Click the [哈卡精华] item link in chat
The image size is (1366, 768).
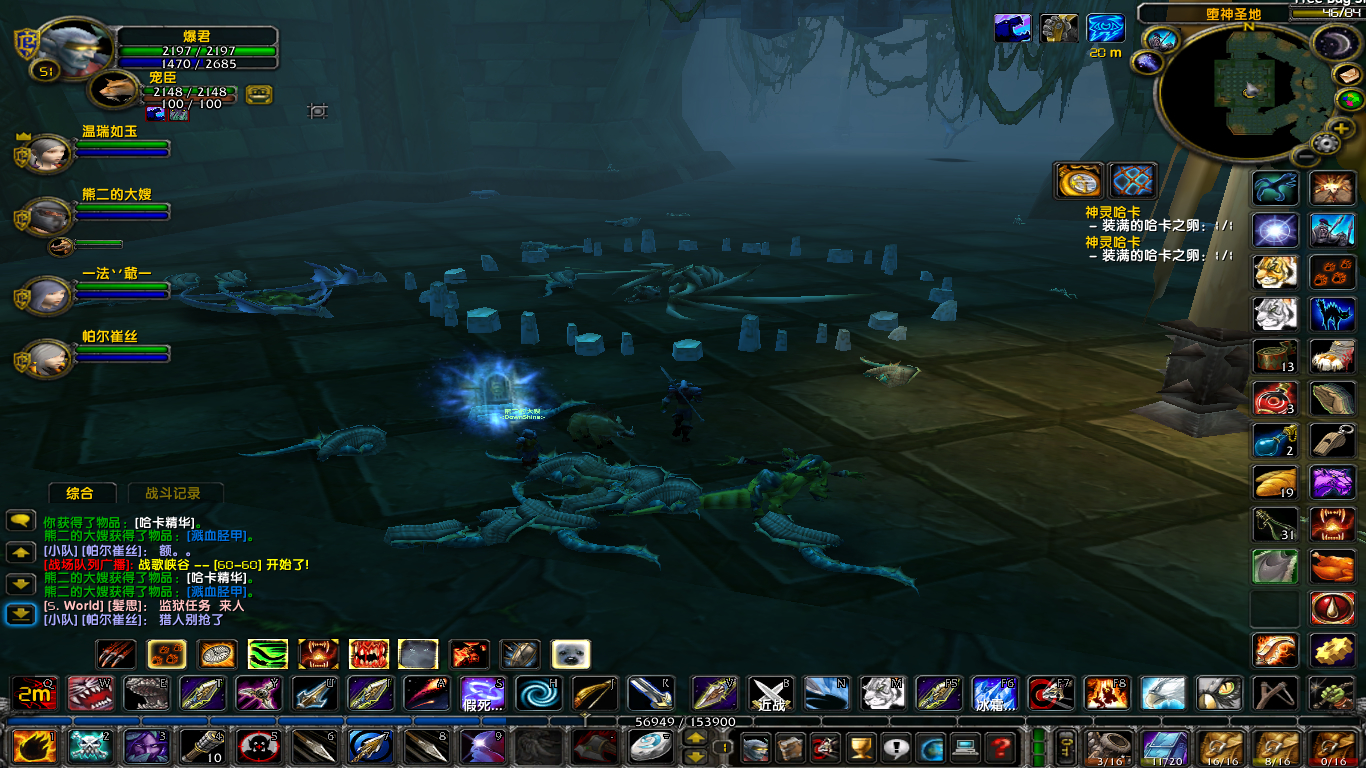click(167, 521)
